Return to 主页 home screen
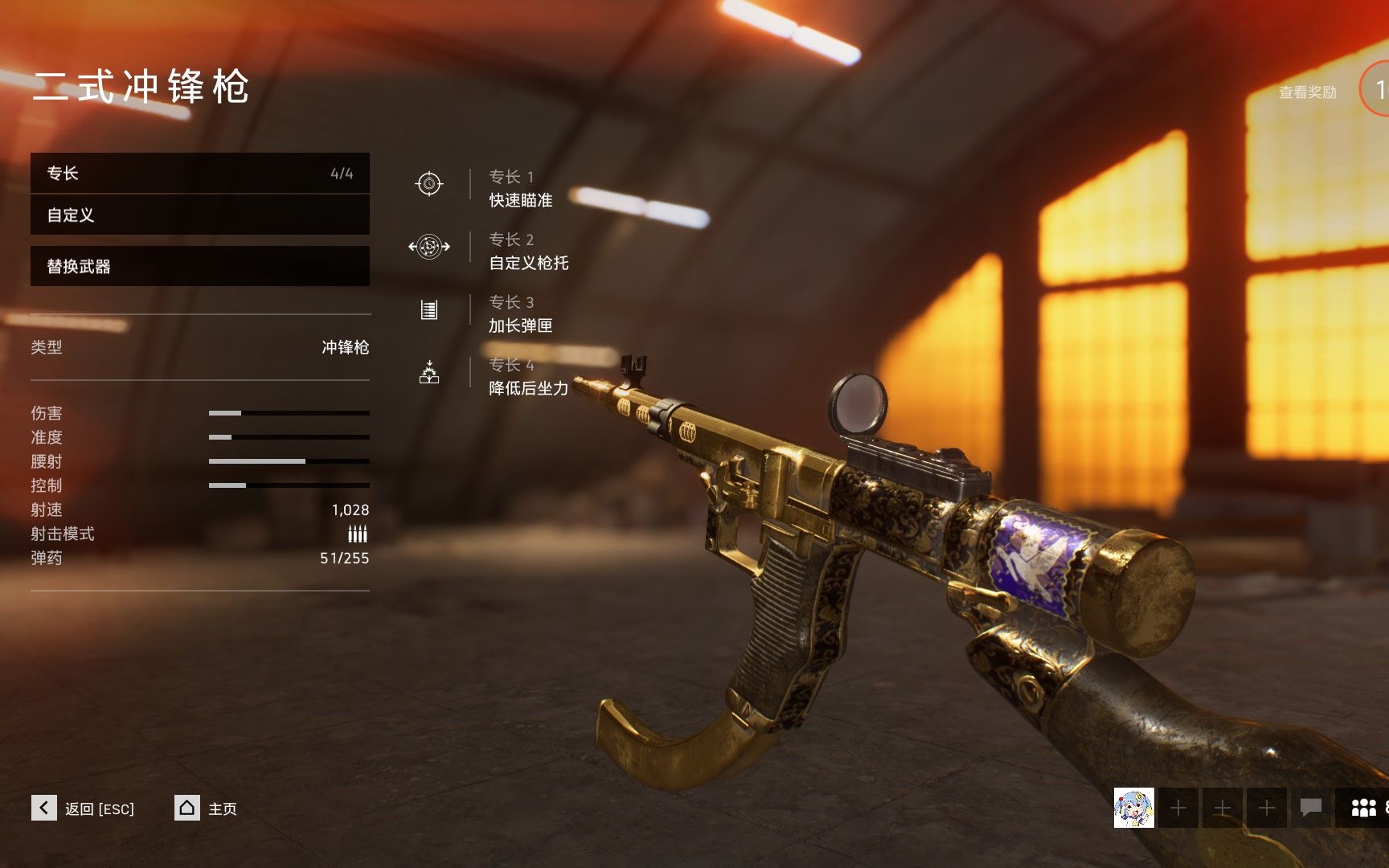The height and width of the screenshot is (868, 1389). (x=206, y=808)
